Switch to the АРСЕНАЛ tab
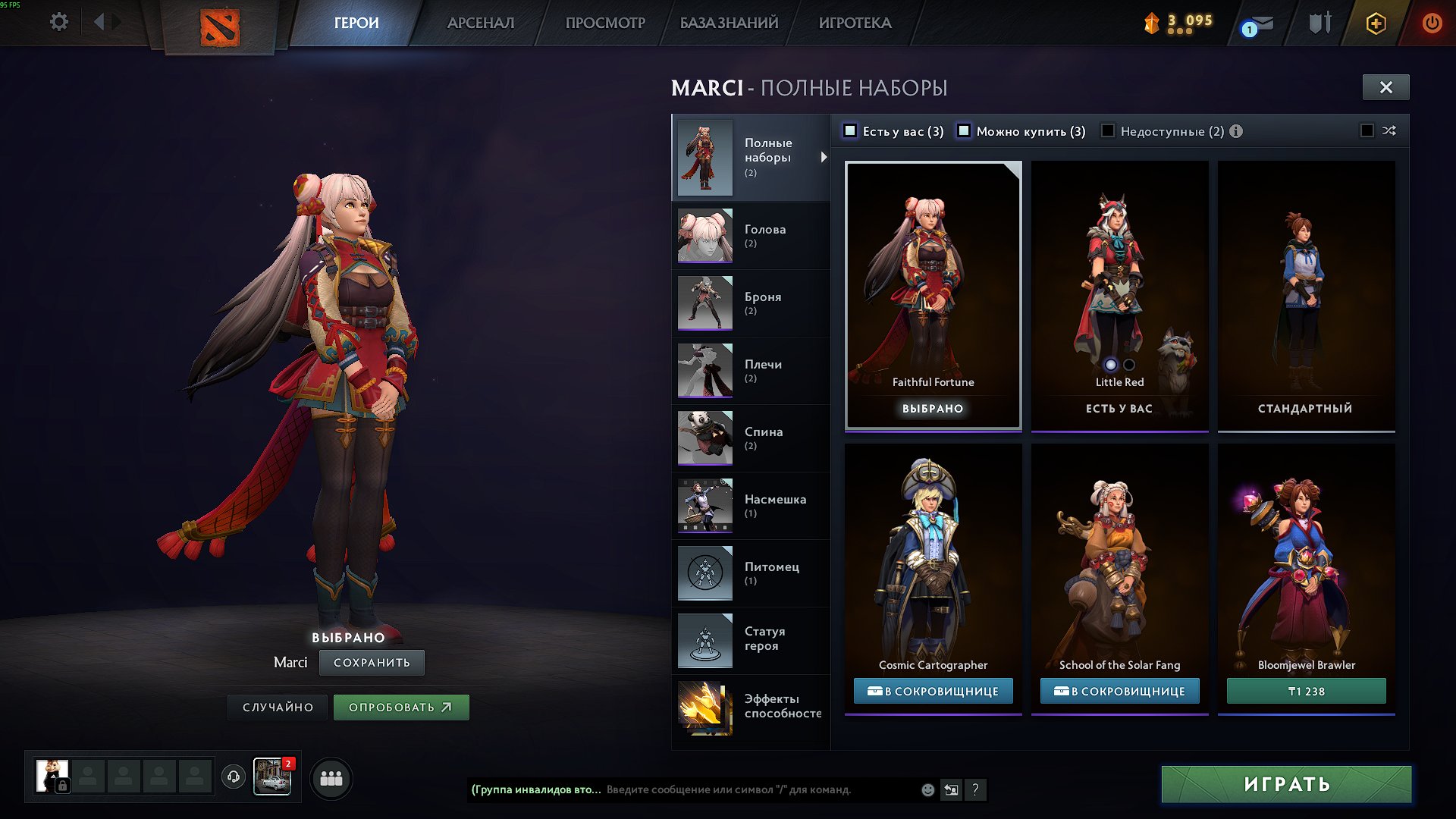This screenshot has width=1456, height=819. point(482,23)
